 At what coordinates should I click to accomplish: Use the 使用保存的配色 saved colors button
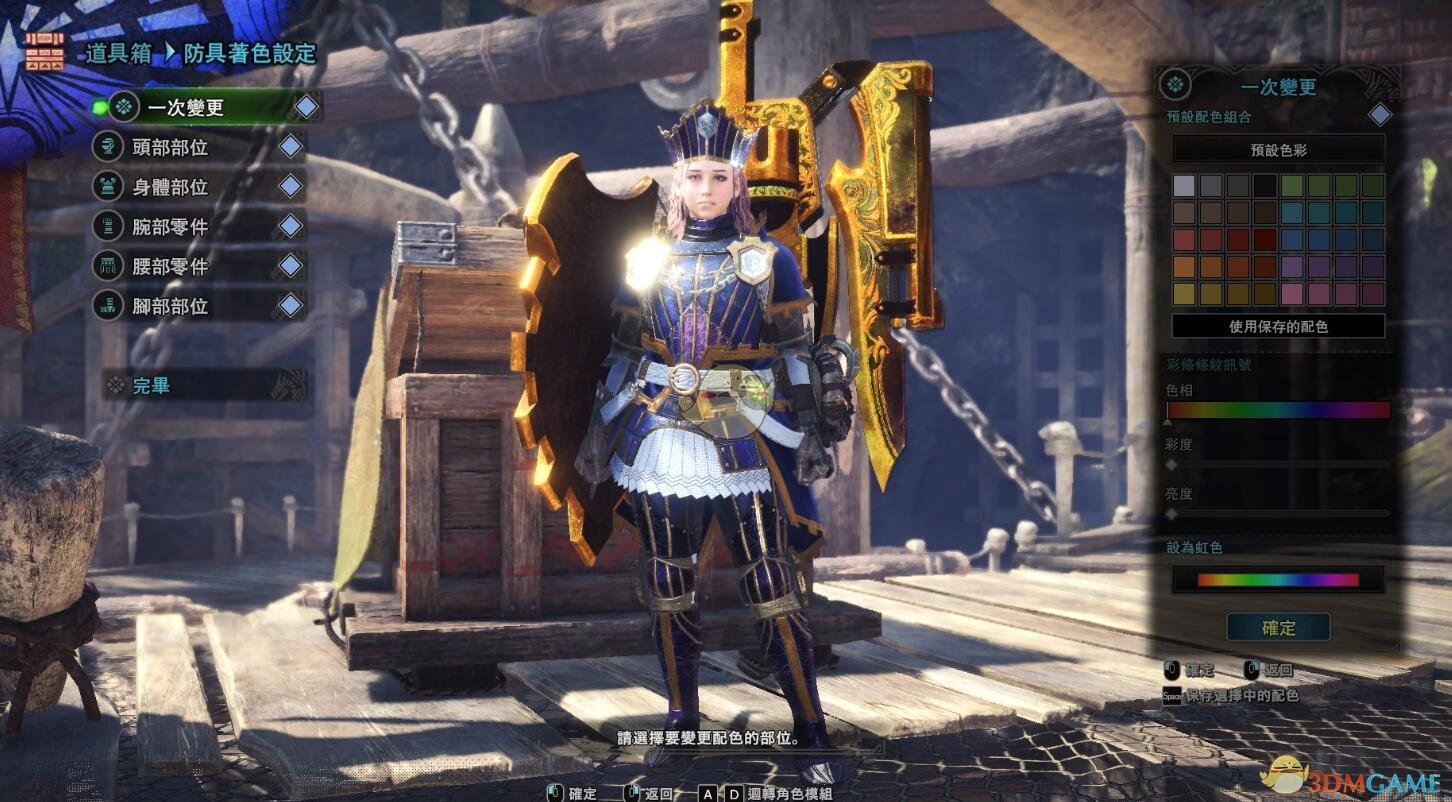click(x=1278, y=326)
